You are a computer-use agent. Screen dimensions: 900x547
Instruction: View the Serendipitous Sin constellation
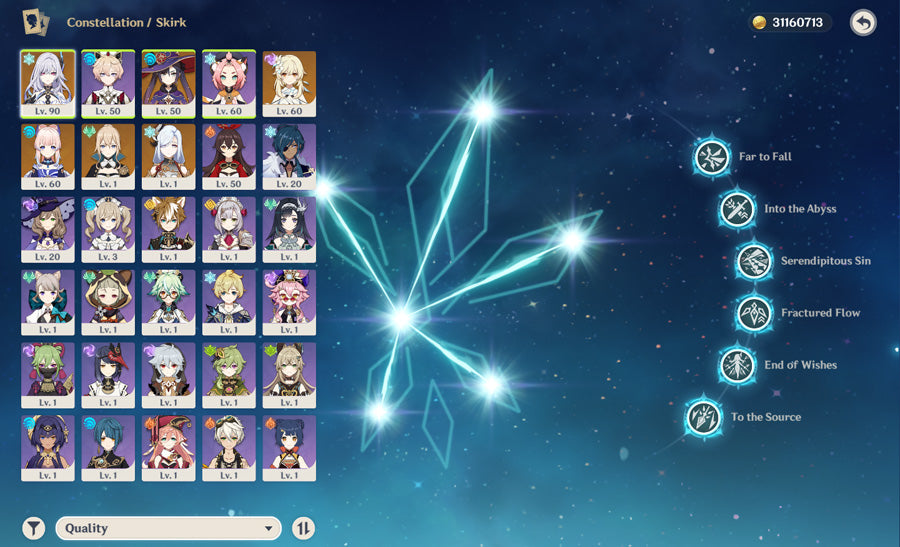(x=754, y=261)
